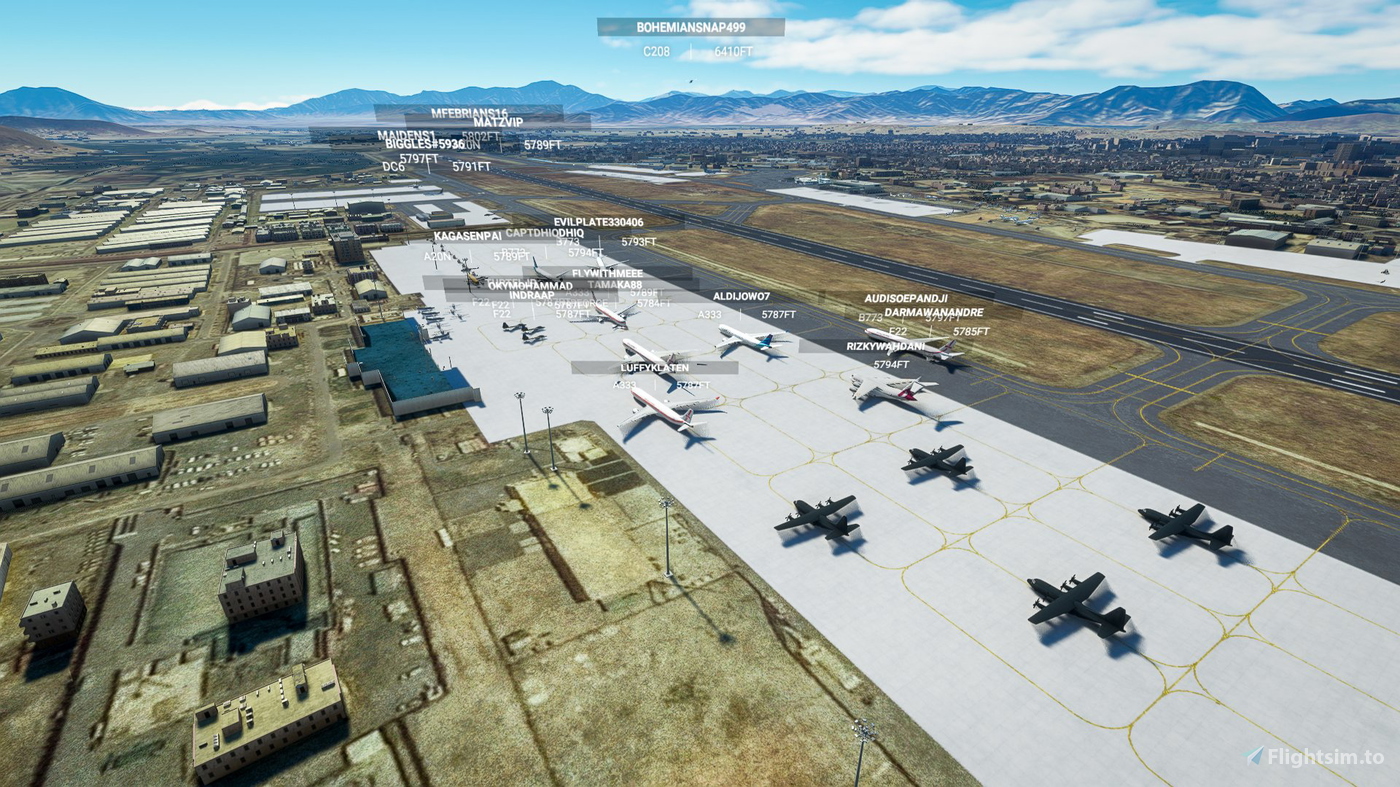Toggle the RIZKYWAHDANI nameplate

point(888,346)
